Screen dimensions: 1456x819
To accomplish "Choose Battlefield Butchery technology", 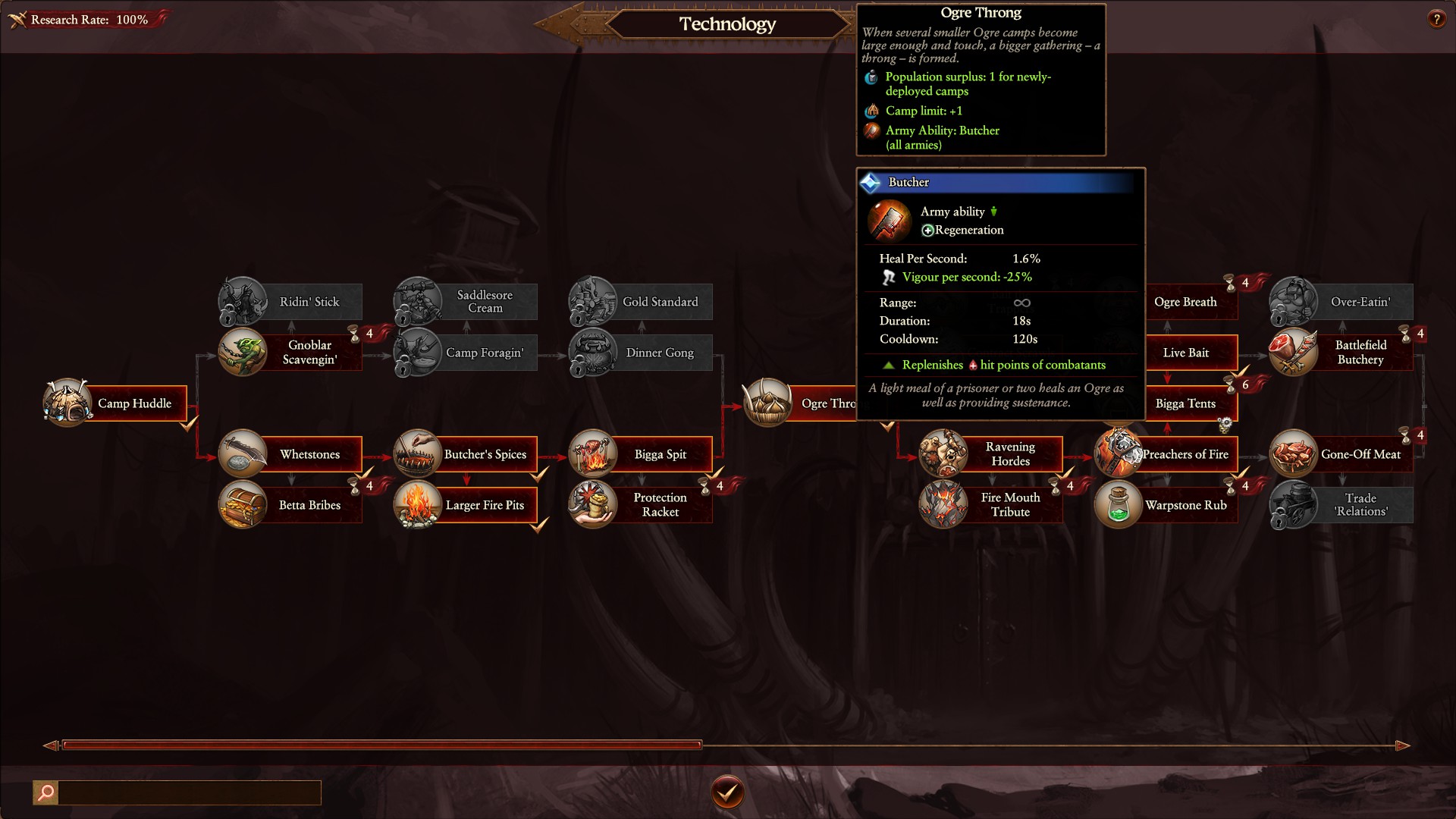I will pos(1360,353).
